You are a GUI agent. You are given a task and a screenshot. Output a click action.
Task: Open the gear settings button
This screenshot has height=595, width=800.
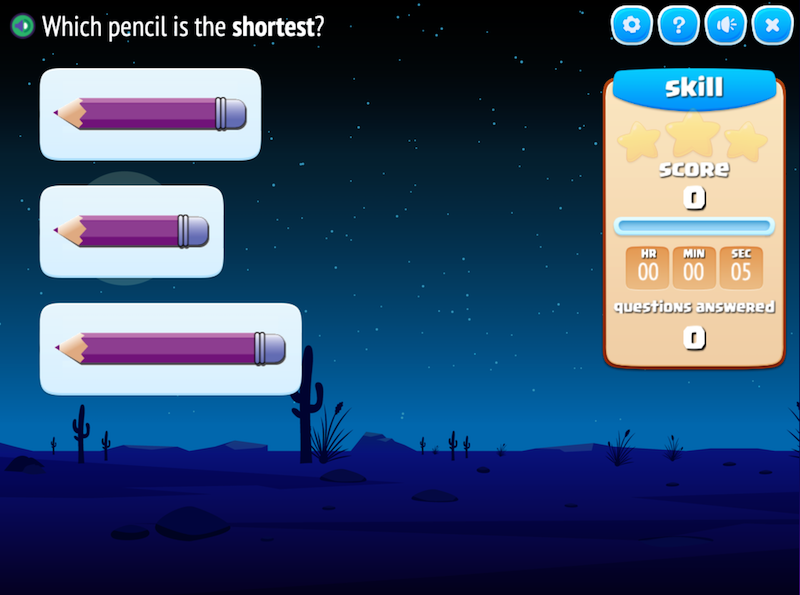[x=631, y=26]
